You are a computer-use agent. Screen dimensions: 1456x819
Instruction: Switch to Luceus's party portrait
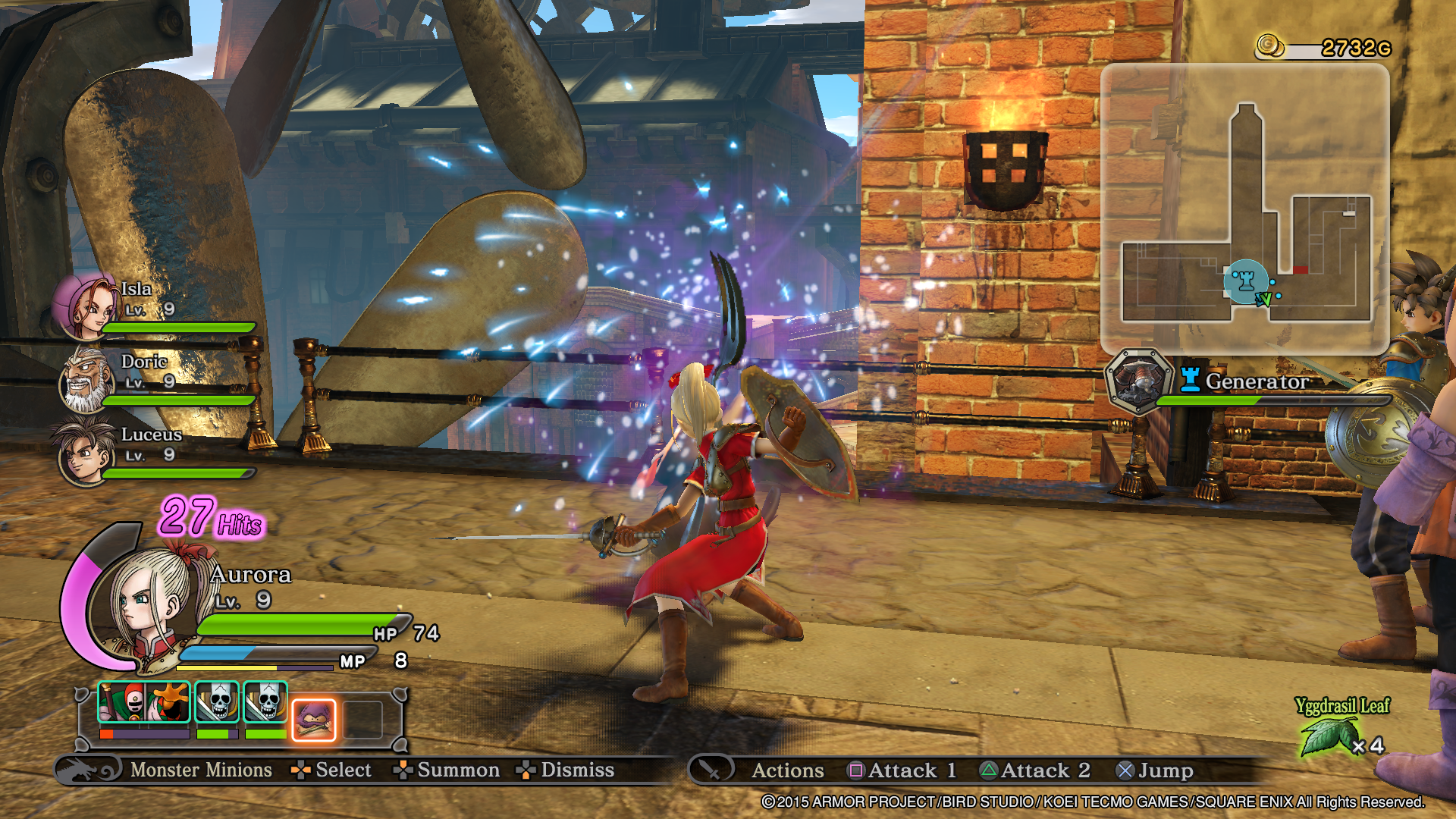click(x=82, y=453)
